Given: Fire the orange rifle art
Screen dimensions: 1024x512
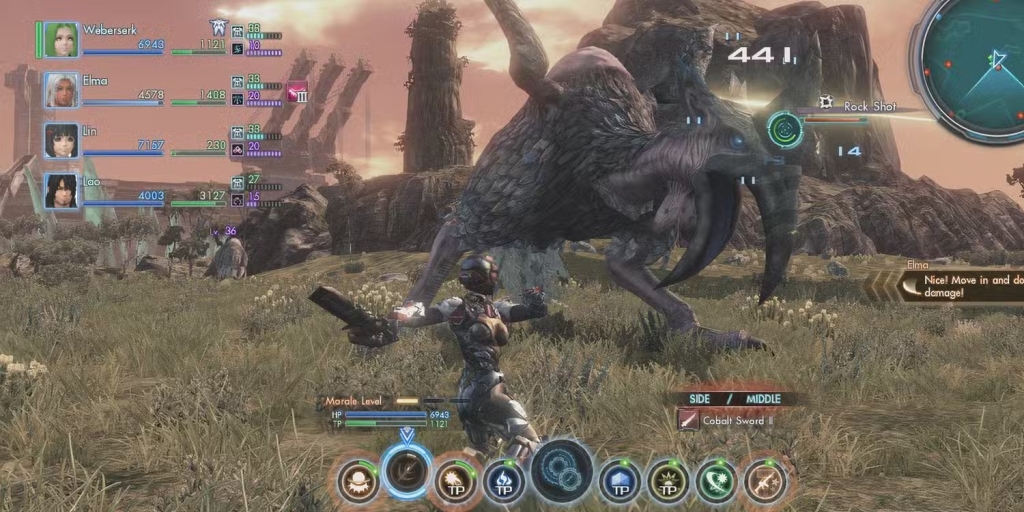Looking at the screenshot, I should (x=765, y=481).
